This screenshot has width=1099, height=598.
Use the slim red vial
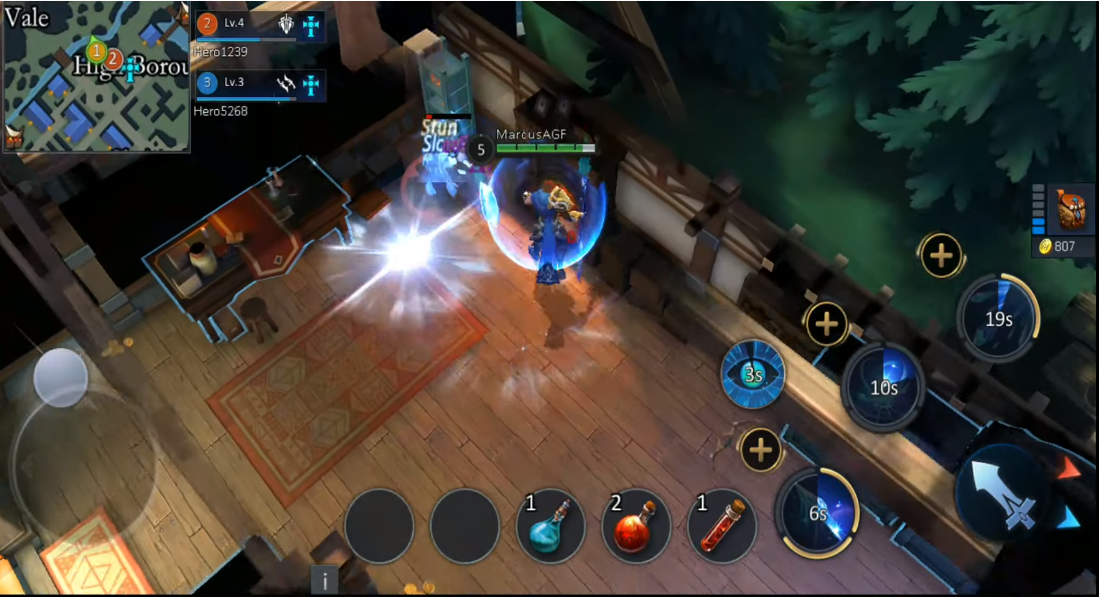pos(722,526)
